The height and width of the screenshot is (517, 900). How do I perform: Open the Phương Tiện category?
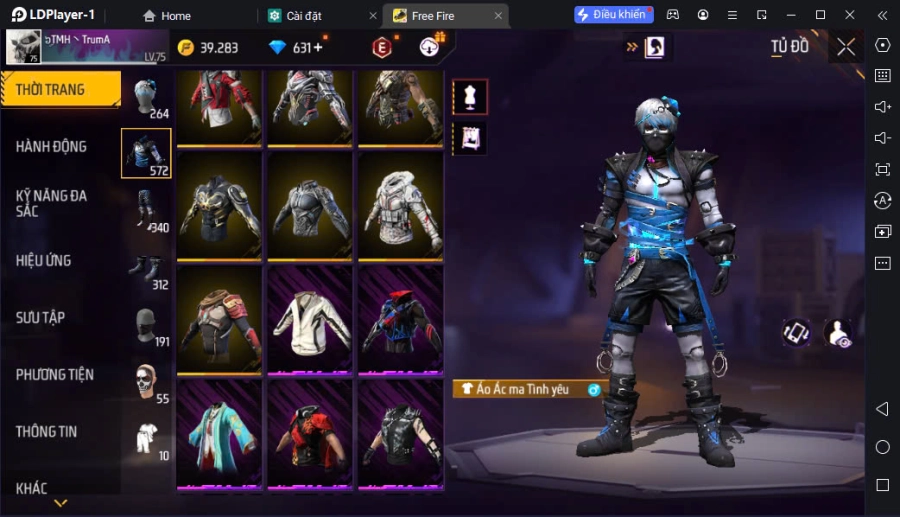coord(55,374)
